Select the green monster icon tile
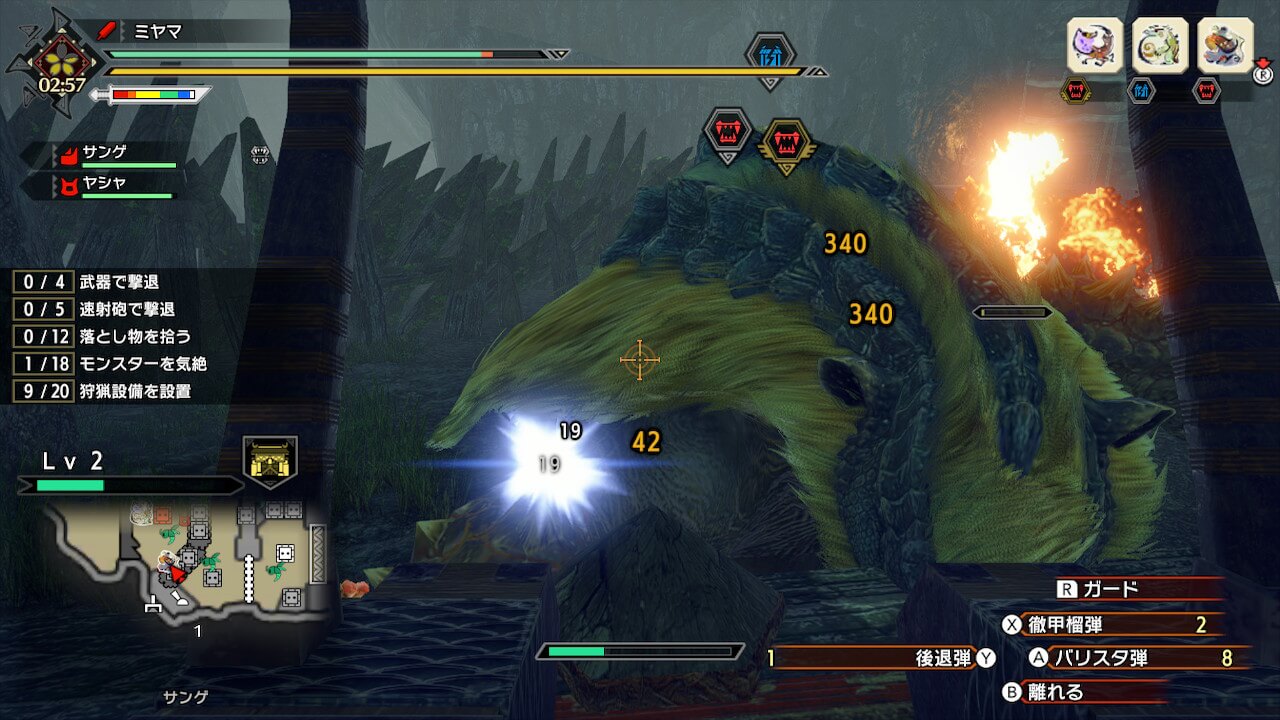 click(x=1160, y=45)
